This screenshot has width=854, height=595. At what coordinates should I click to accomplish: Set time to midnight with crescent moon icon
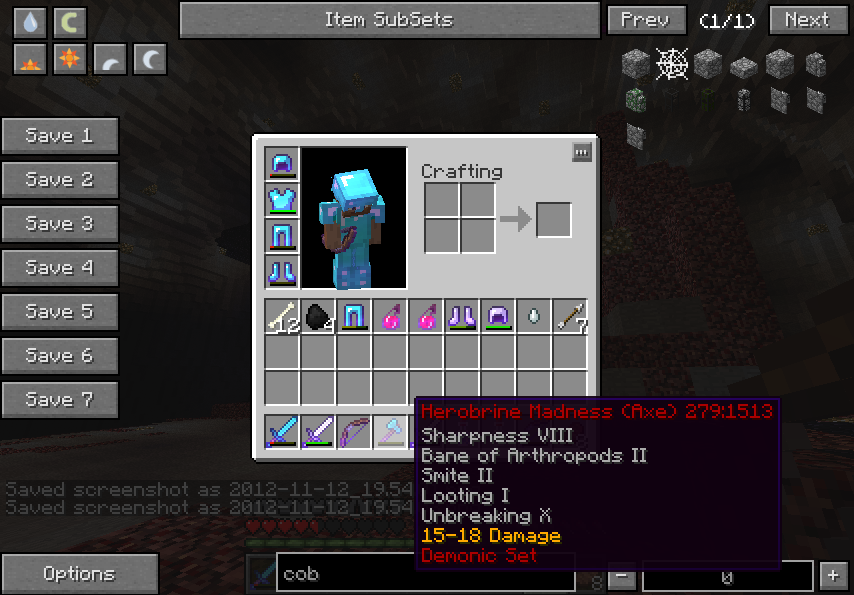150,60
